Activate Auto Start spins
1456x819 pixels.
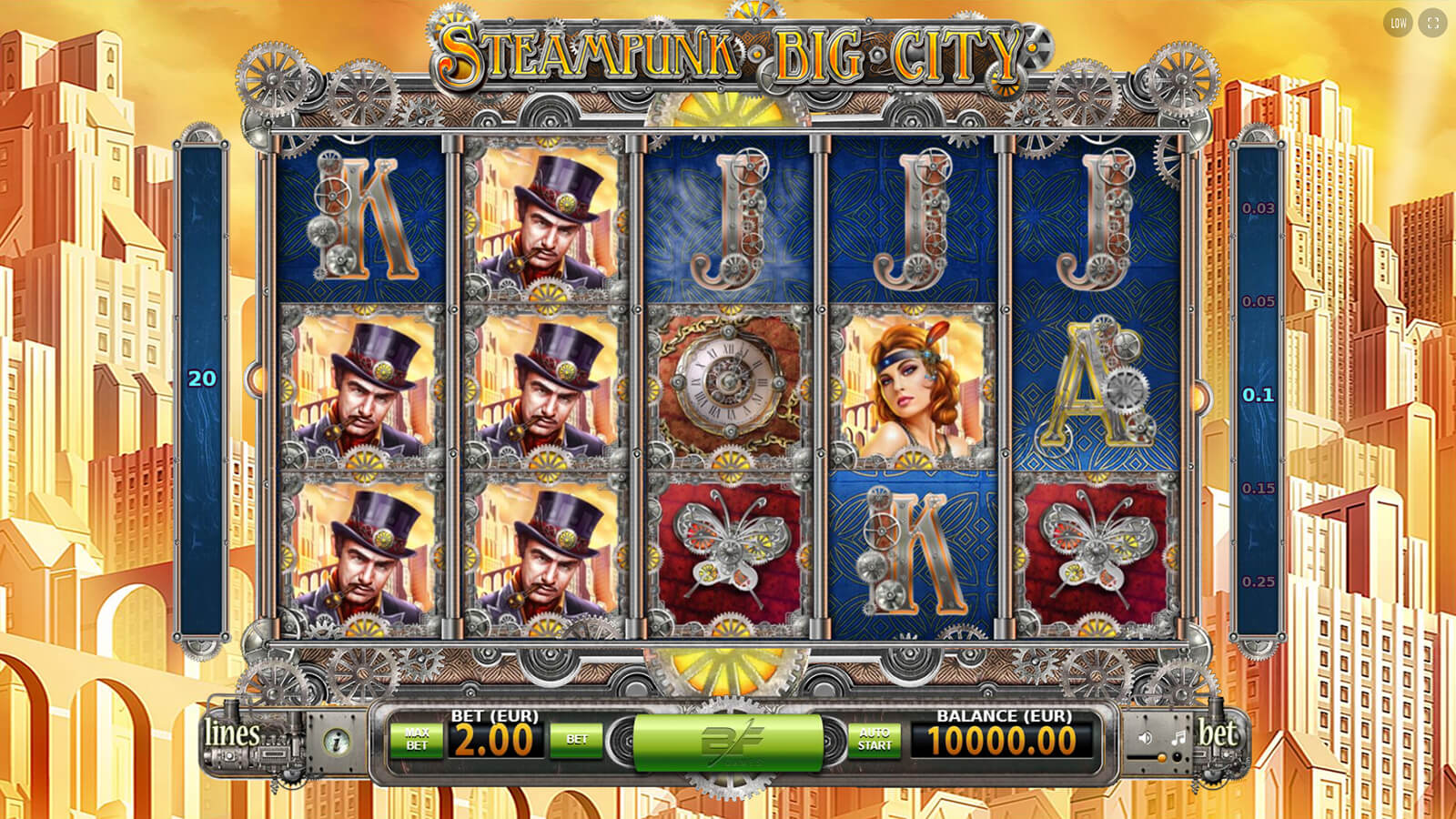point(875,739)
